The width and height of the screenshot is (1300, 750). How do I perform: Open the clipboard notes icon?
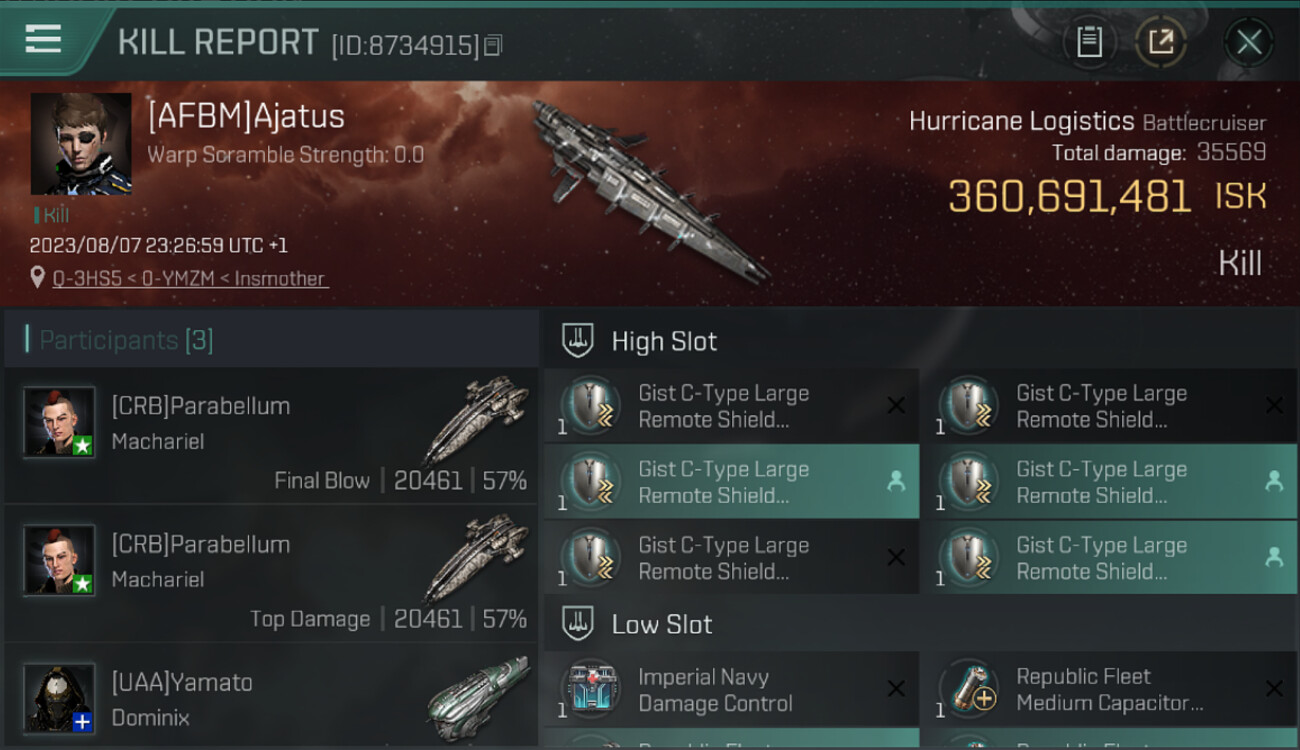pos(1089,42)
